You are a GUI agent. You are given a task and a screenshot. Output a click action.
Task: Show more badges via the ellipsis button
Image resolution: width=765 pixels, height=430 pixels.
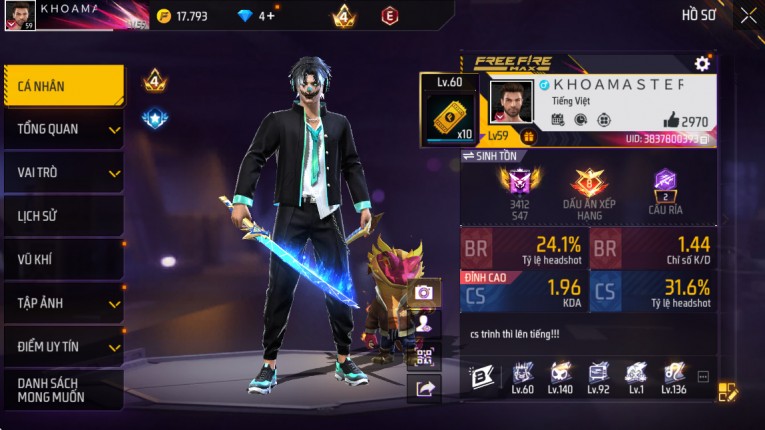(703, 377)
